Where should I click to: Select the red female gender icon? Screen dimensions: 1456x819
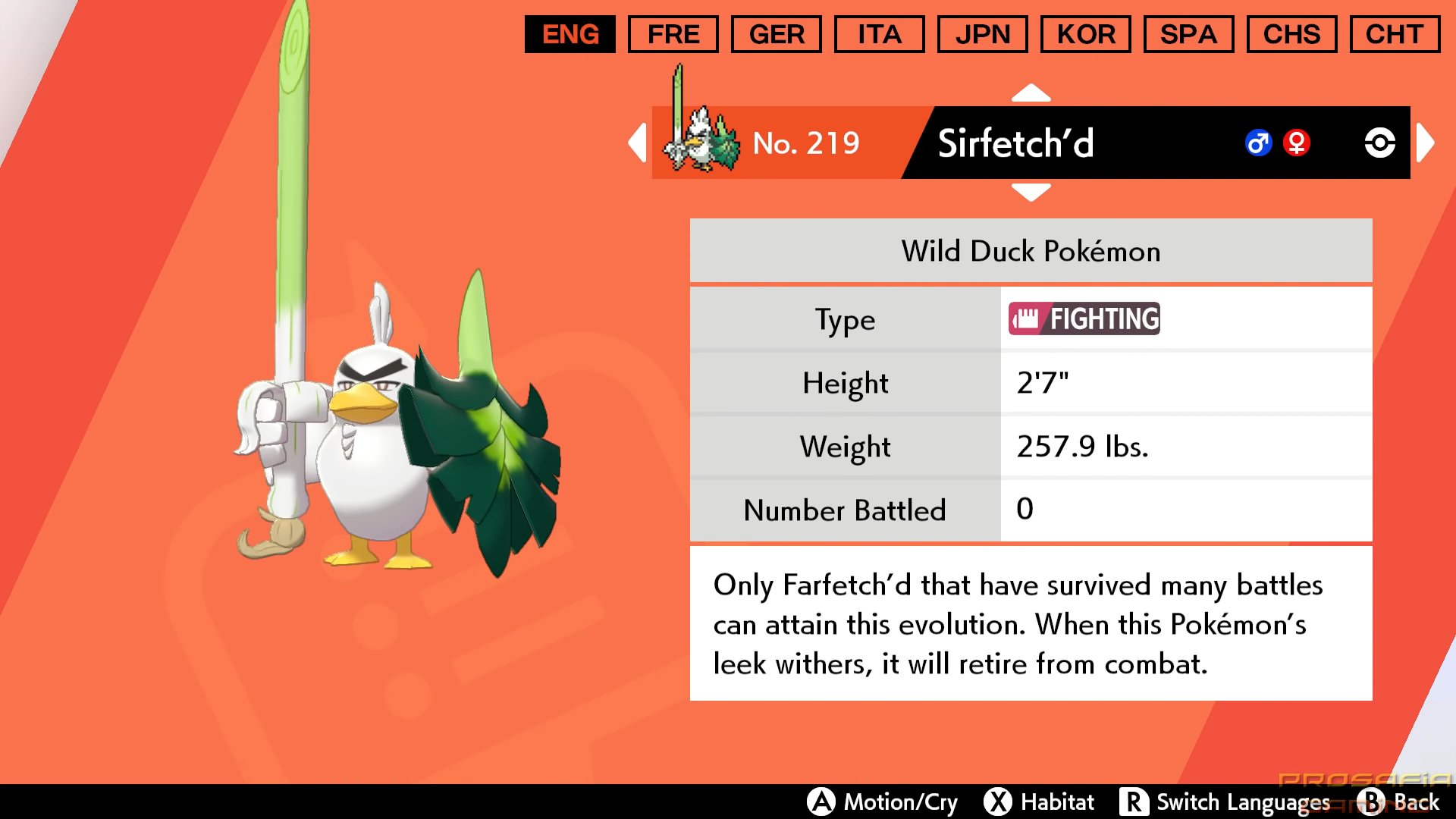(1297, 143)
